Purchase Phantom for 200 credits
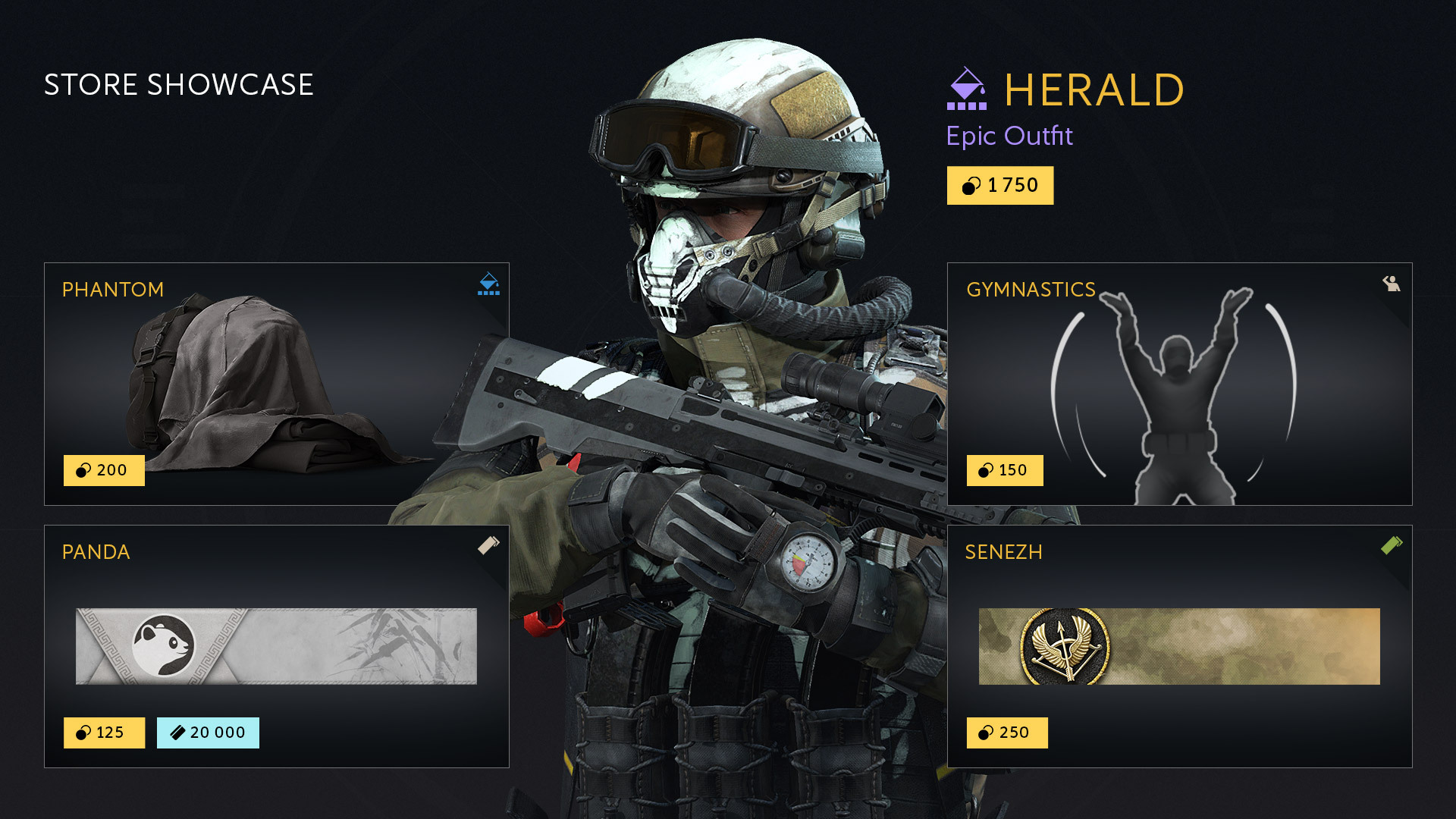Image resolution: width=1456 pixels, height=819 pixels. click(x=104, y=470)
